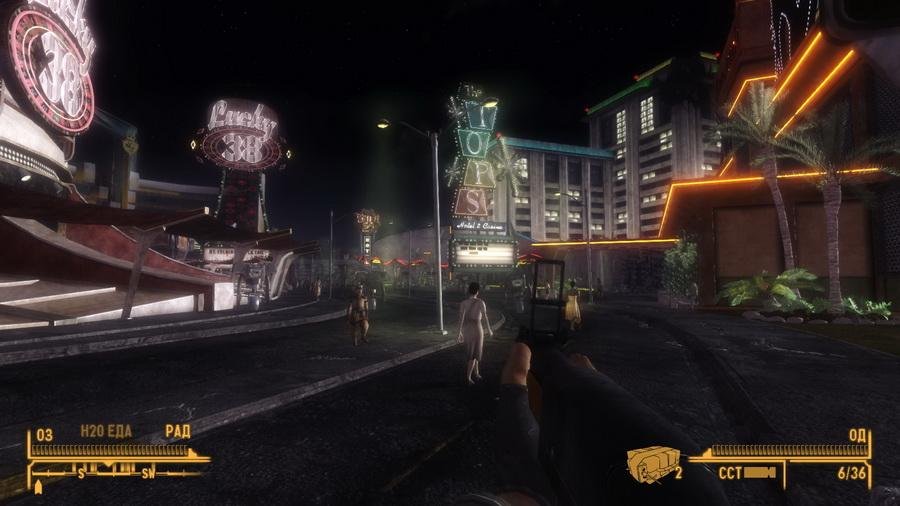Click the compass strip on the HUD
900x506 pixels.
(118, 471)
